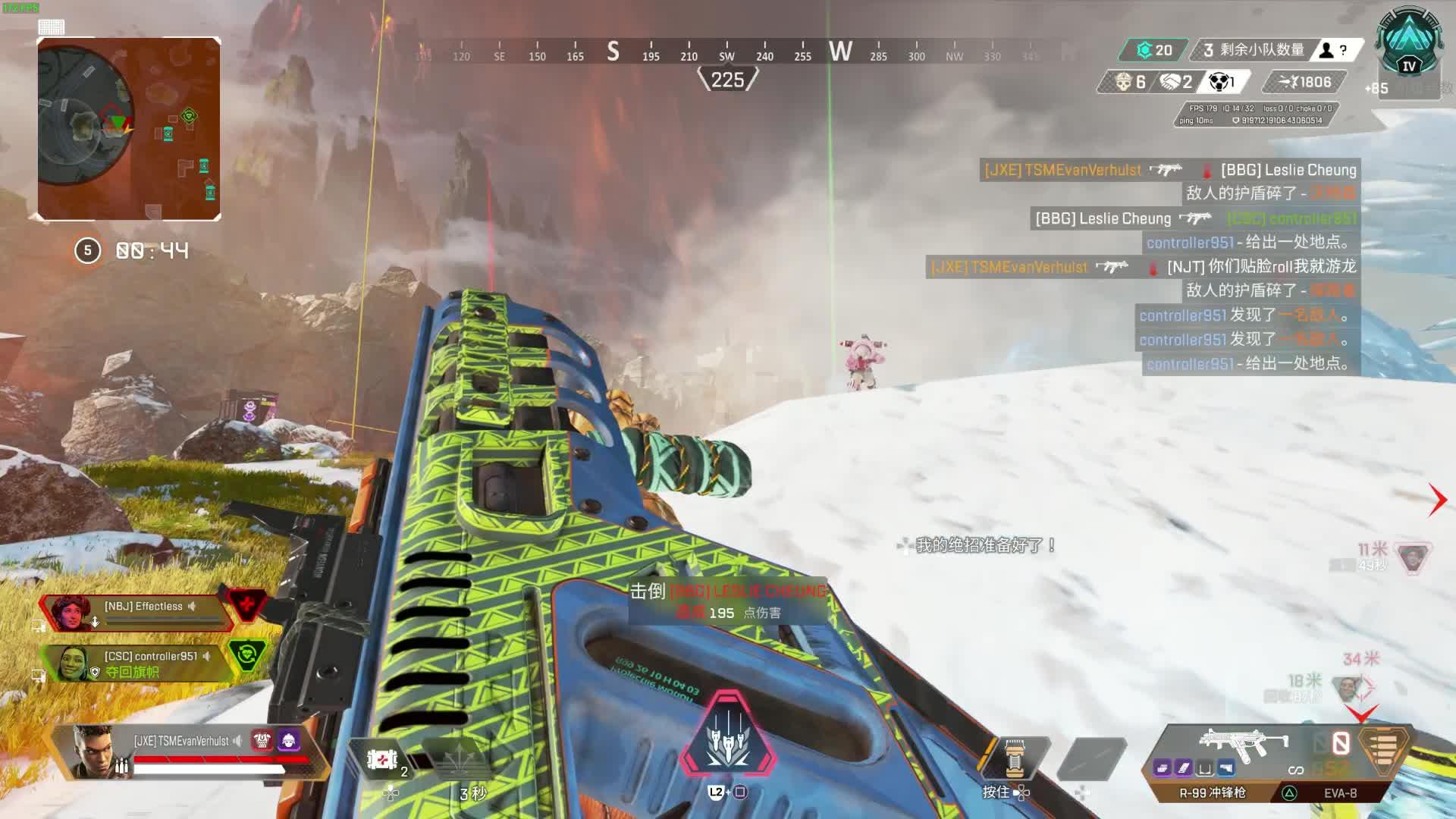Image resolution: width=1456 pixels, height=819 pixels.
Task: Select the arc star grenade slot
Action: (1015, 758)
